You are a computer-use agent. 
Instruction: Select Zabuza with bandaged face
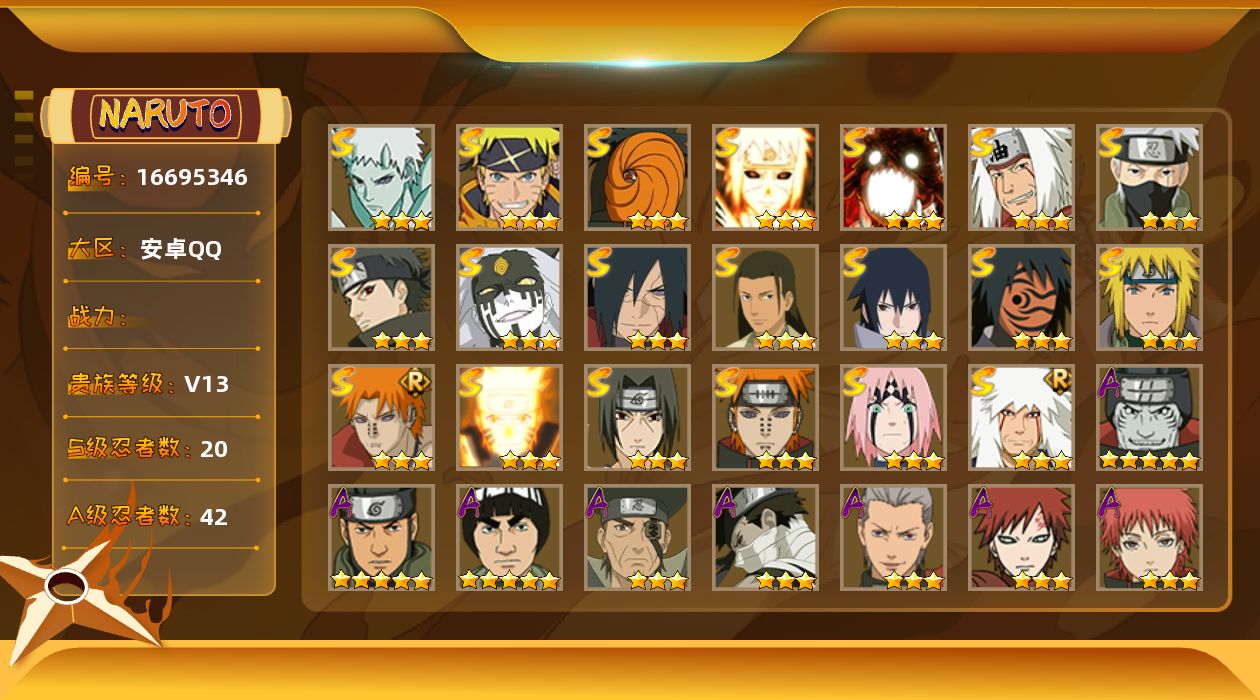point(765,537)
